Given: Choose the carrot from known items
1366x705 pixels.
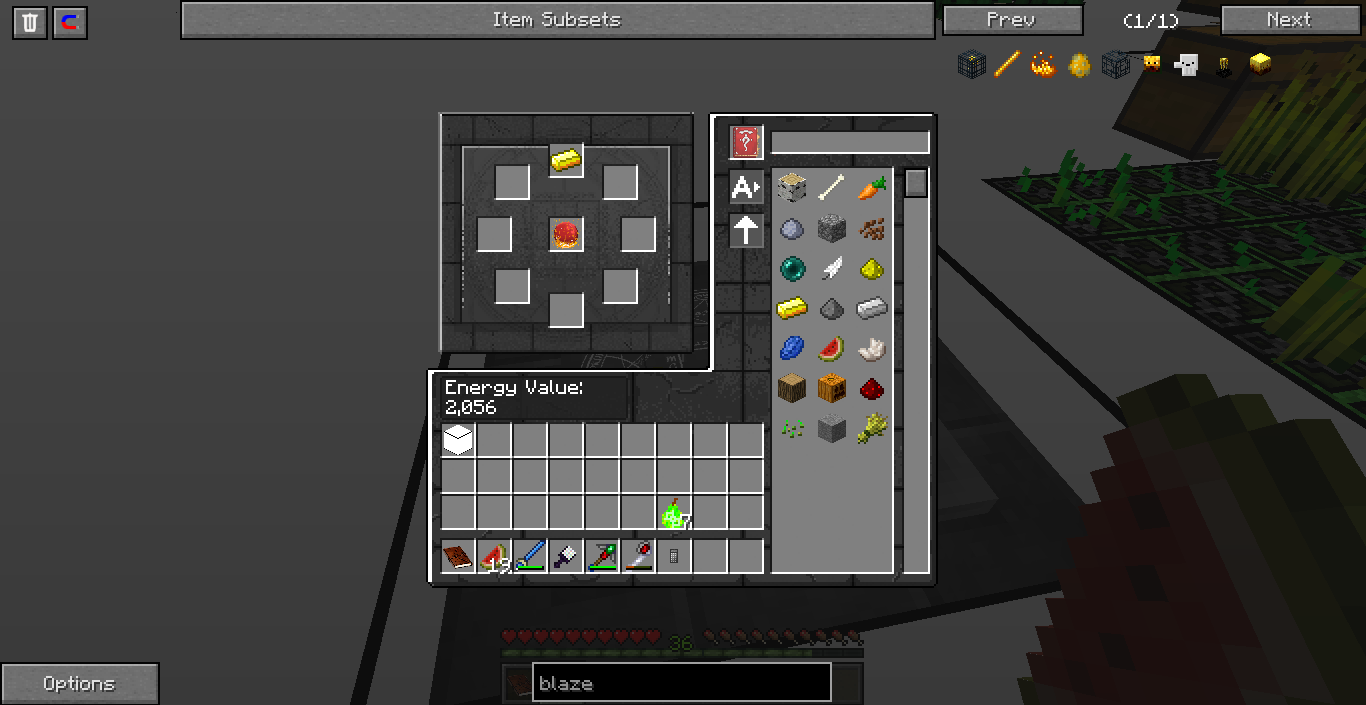Looking at the screenshot, I should click(871, 187).
